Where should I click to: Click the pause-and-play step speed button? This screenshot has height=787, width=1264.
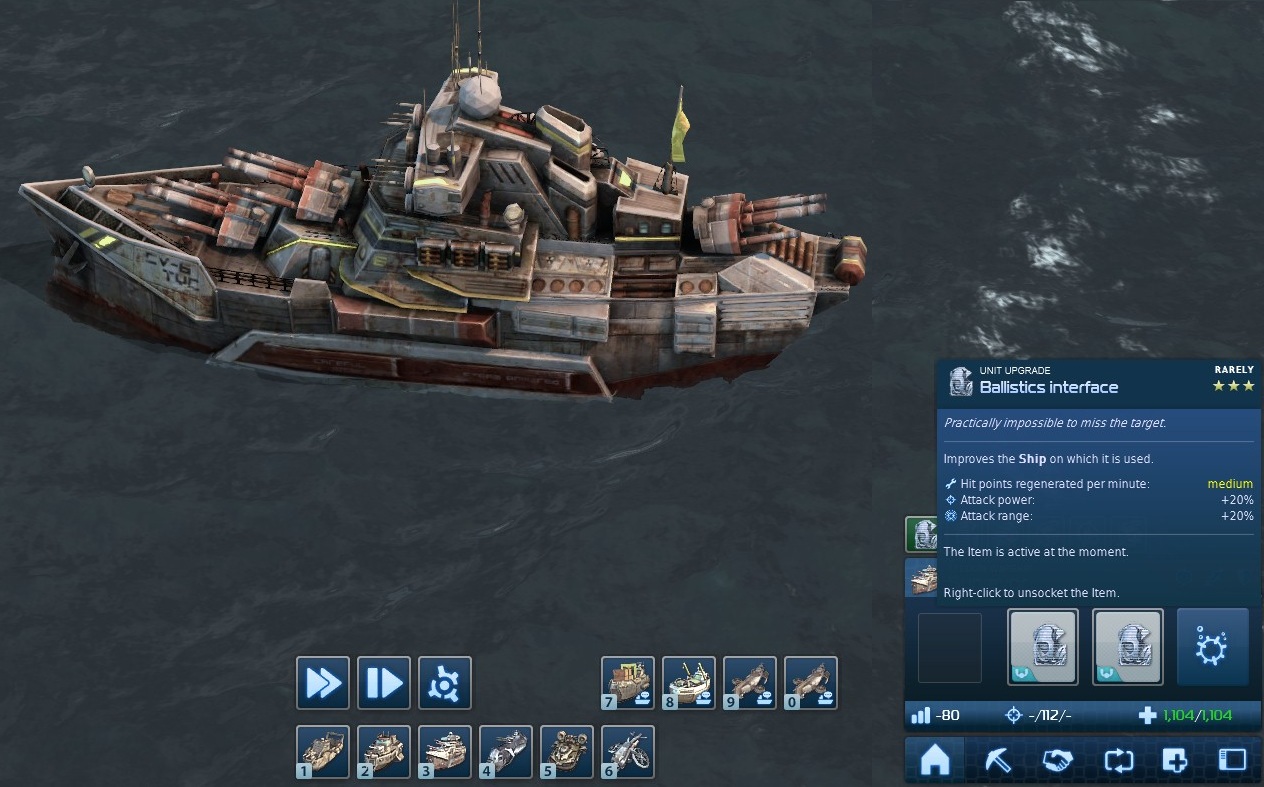coord(384,683)
